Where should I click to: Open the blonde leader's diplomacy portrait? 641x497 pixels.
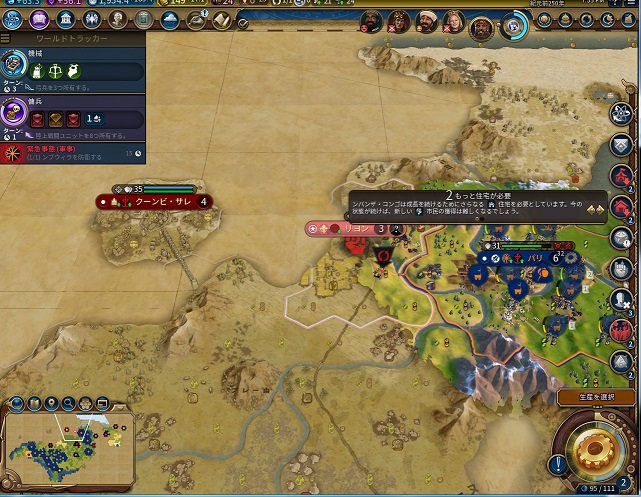(453, 22)
